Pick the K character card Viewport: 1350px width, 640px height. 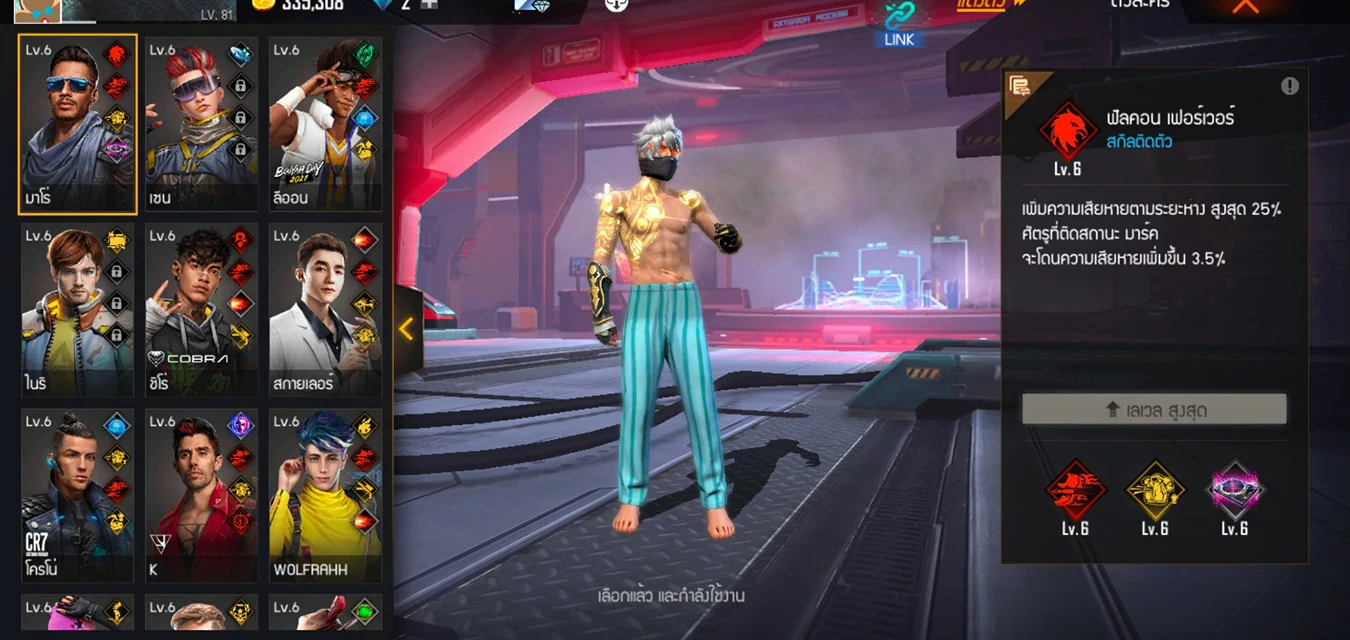201,495
